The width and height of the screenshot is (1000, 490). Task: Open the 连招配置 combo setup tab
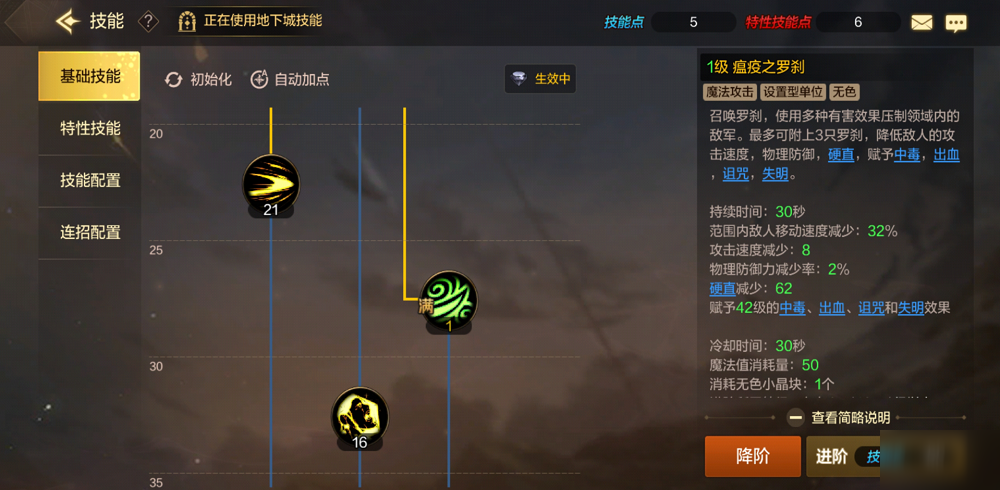pos(90,232)
